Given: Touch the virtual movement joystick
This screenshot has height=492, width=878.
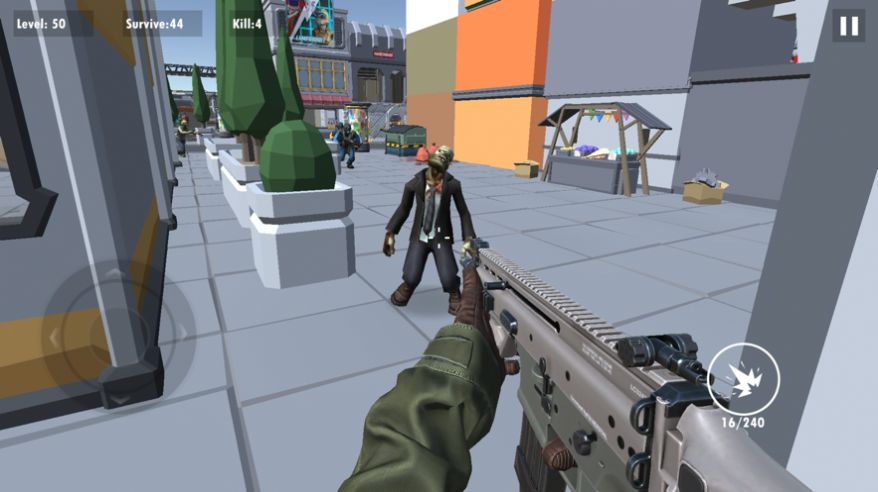Looking at the screenshot, I should tap(118, 334).
